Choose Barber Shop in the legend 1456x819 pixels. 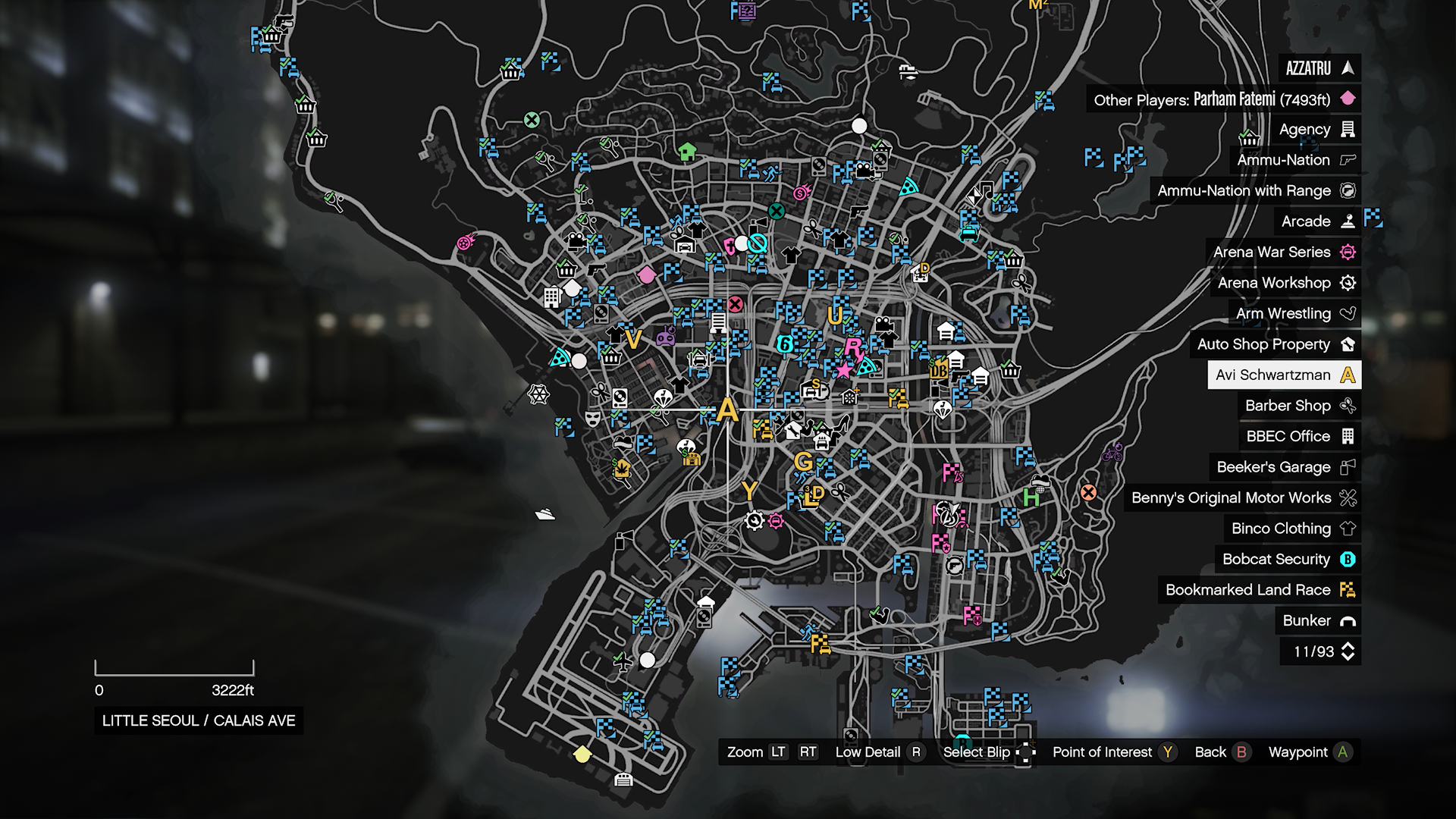click(x=1298, y=406)
